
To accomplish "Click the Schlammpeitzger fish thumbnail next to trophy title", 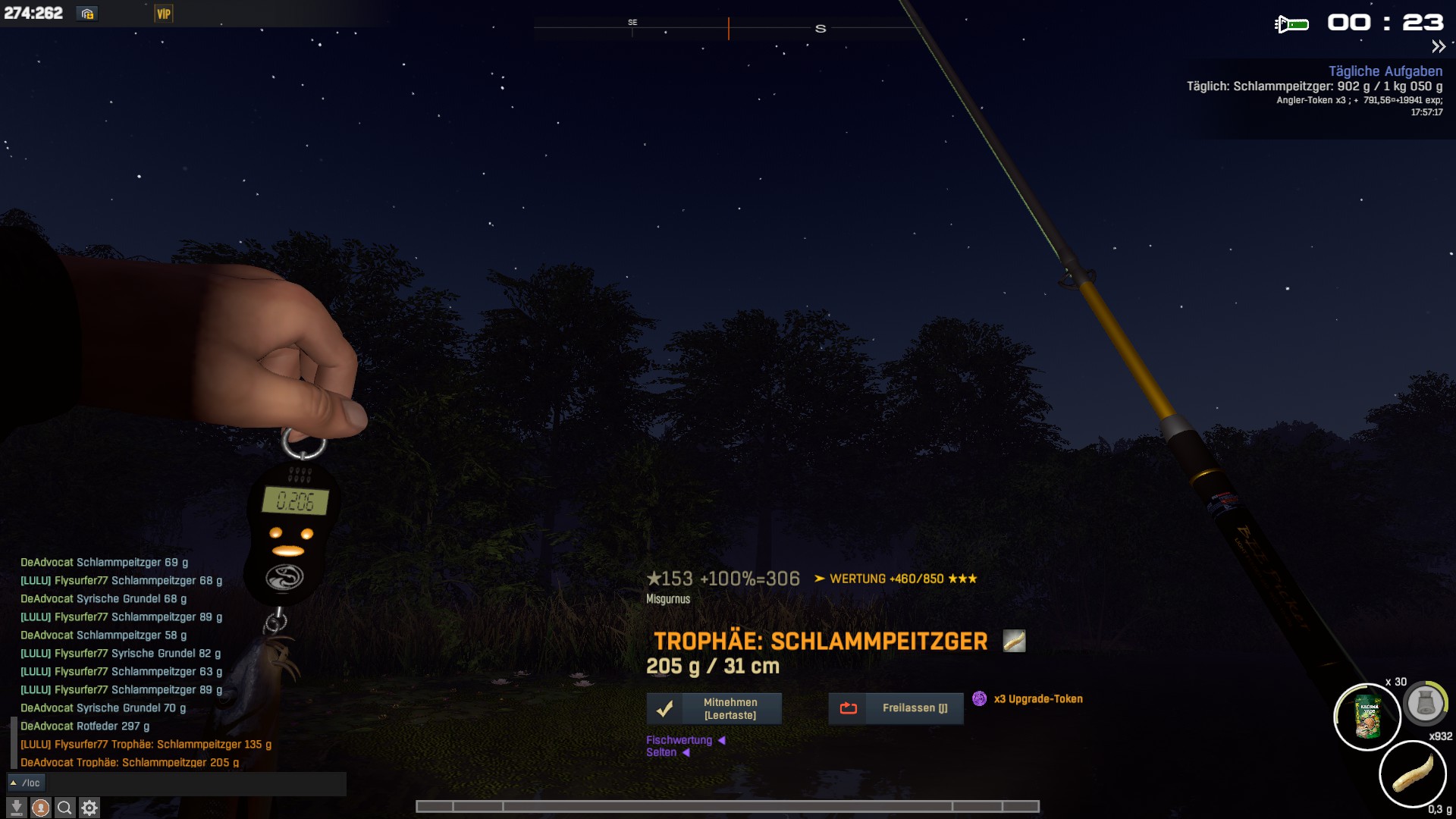I will (1014, 641).
